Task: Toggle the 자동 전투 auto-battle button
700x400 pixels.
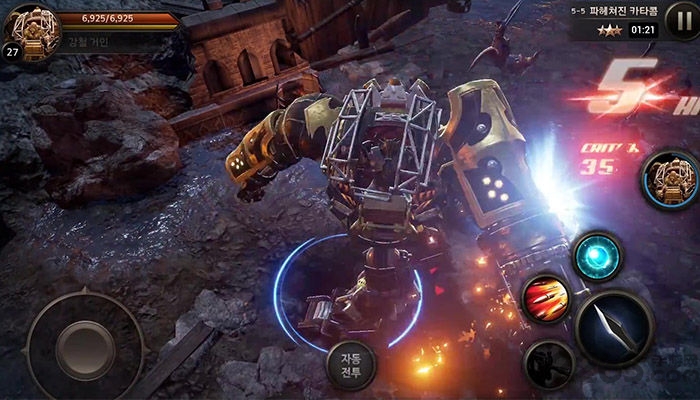Action: (x=350, y=366)
